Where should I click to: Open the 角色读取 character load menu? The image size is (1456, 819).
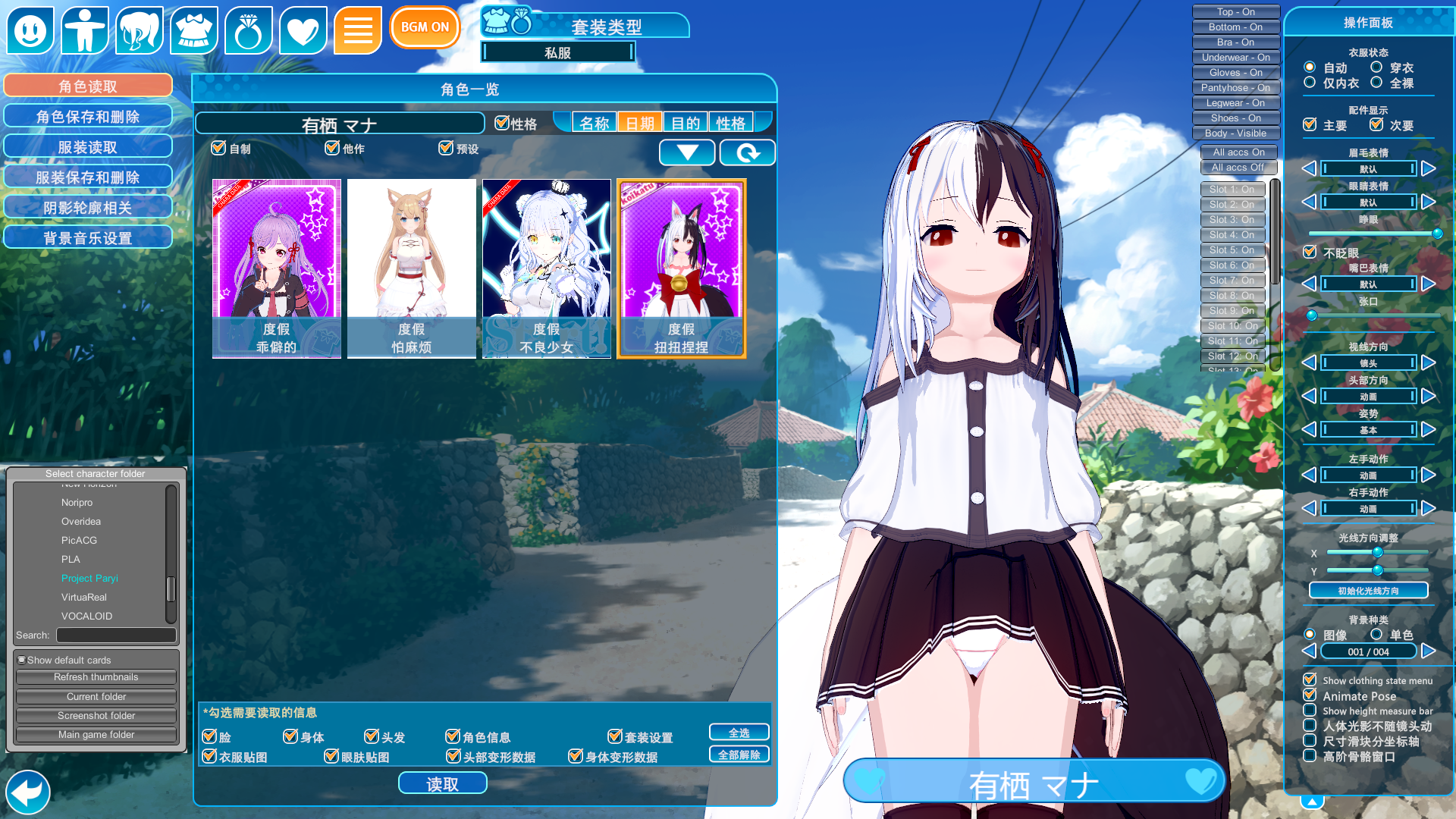pos(88,86)
